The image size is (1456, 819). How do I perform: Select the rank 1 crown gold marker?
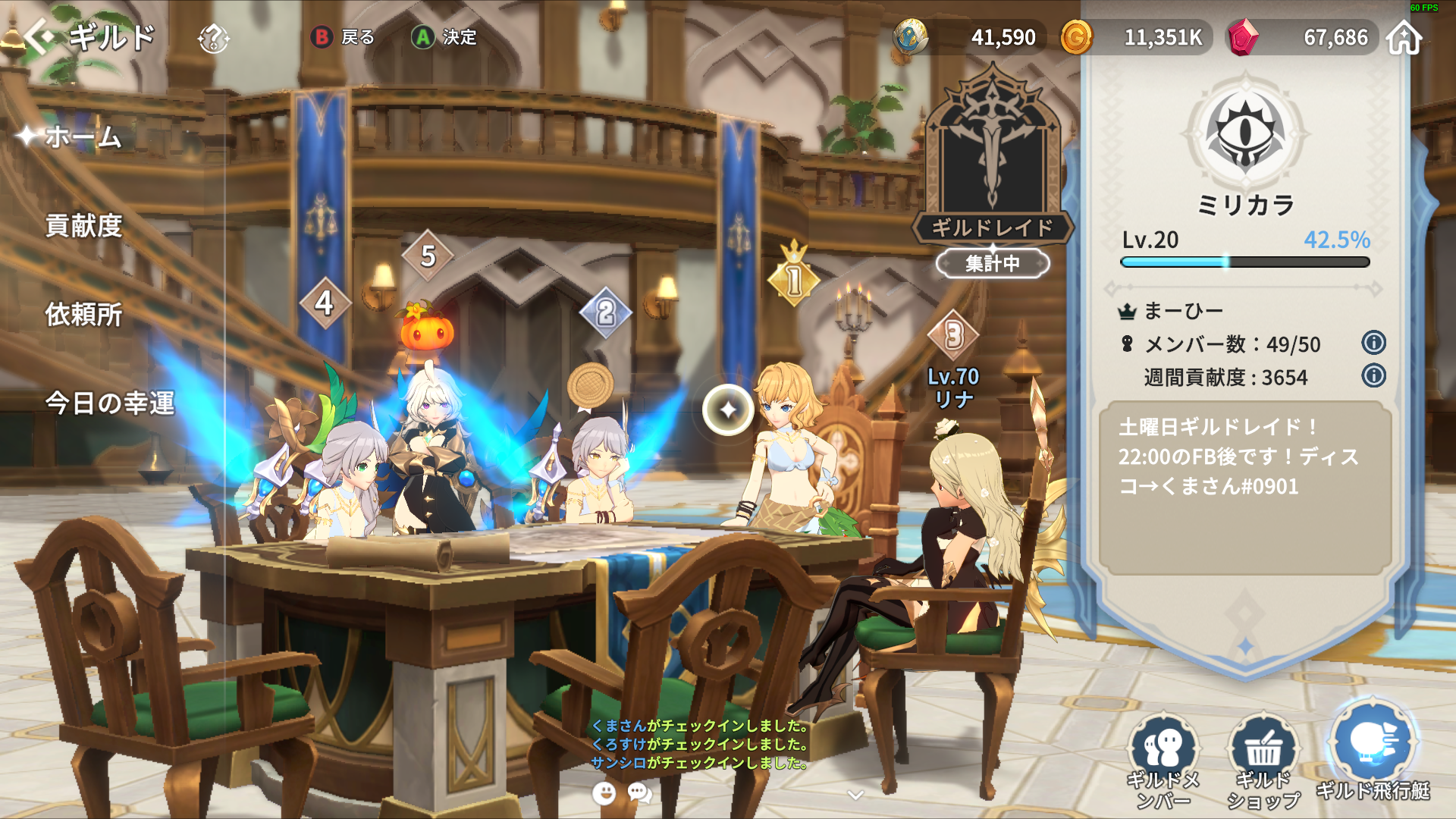(x=794, y=278)
